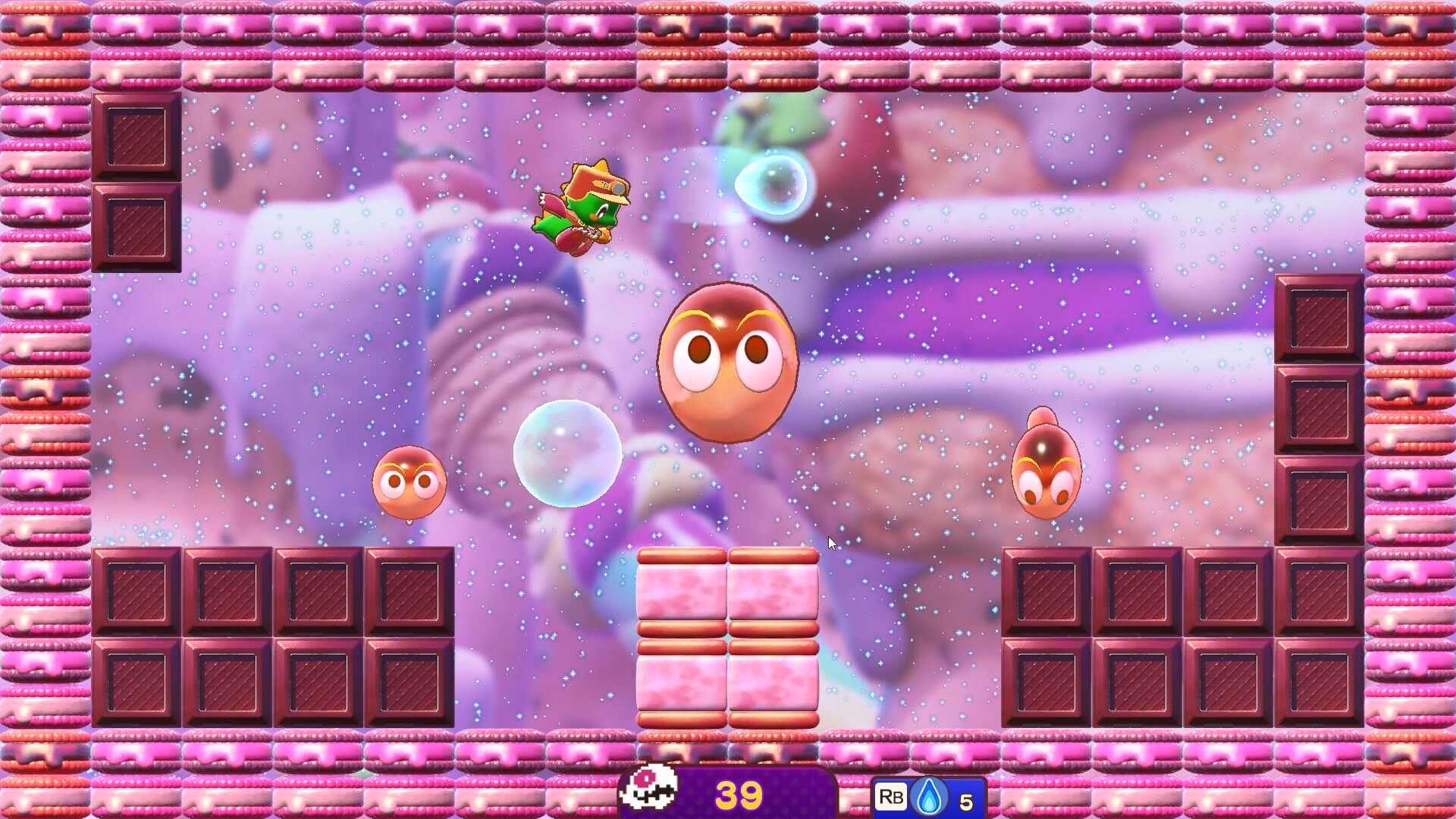Click the droplet count number 5
This screenshot has height=819, width=1456.
[x=965, y=798]
